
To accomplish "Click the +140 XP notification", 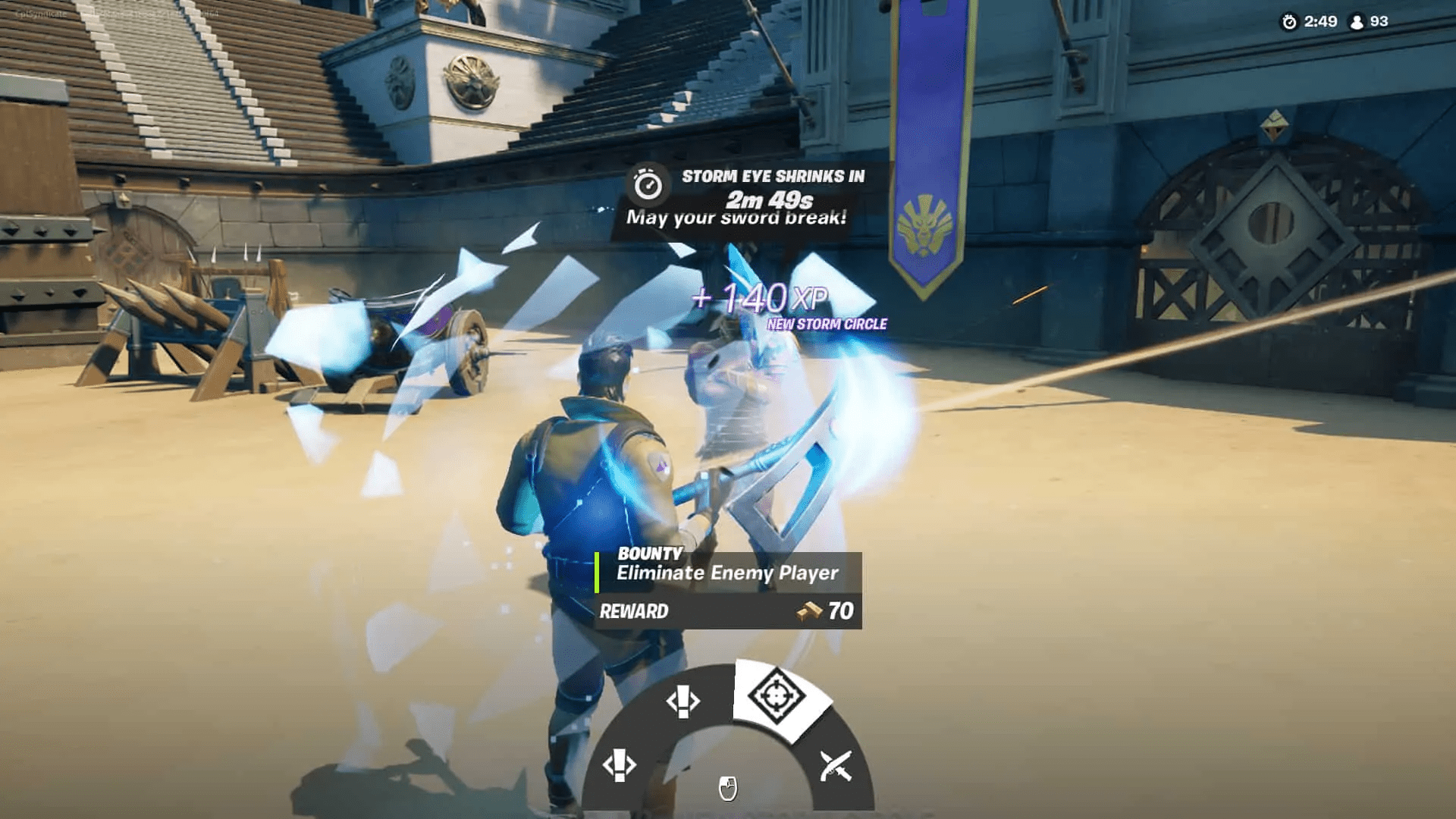I will (x=761, y=298).
